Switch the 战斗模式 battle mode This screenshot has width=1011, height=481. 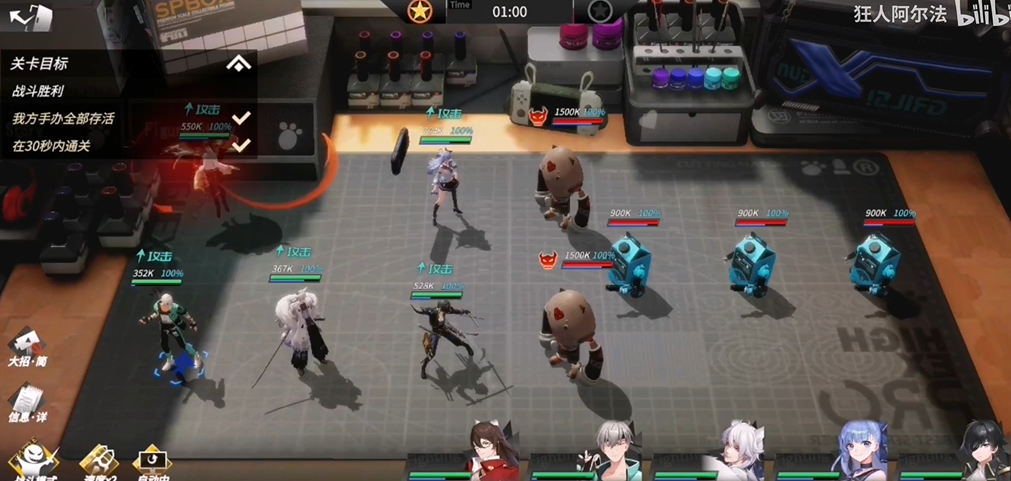point(31,462)
